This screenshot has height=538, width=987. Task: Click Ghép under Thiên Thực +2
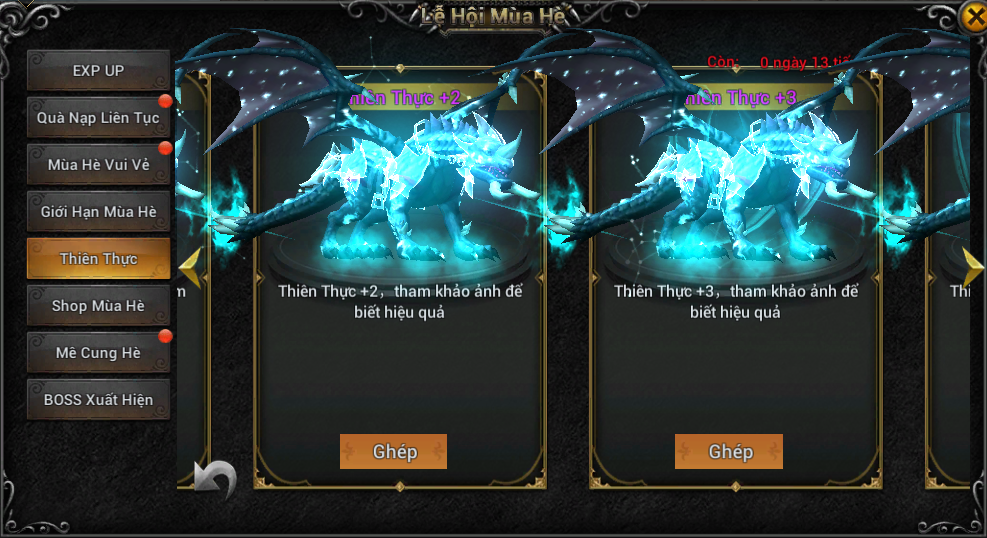(393, 451)
